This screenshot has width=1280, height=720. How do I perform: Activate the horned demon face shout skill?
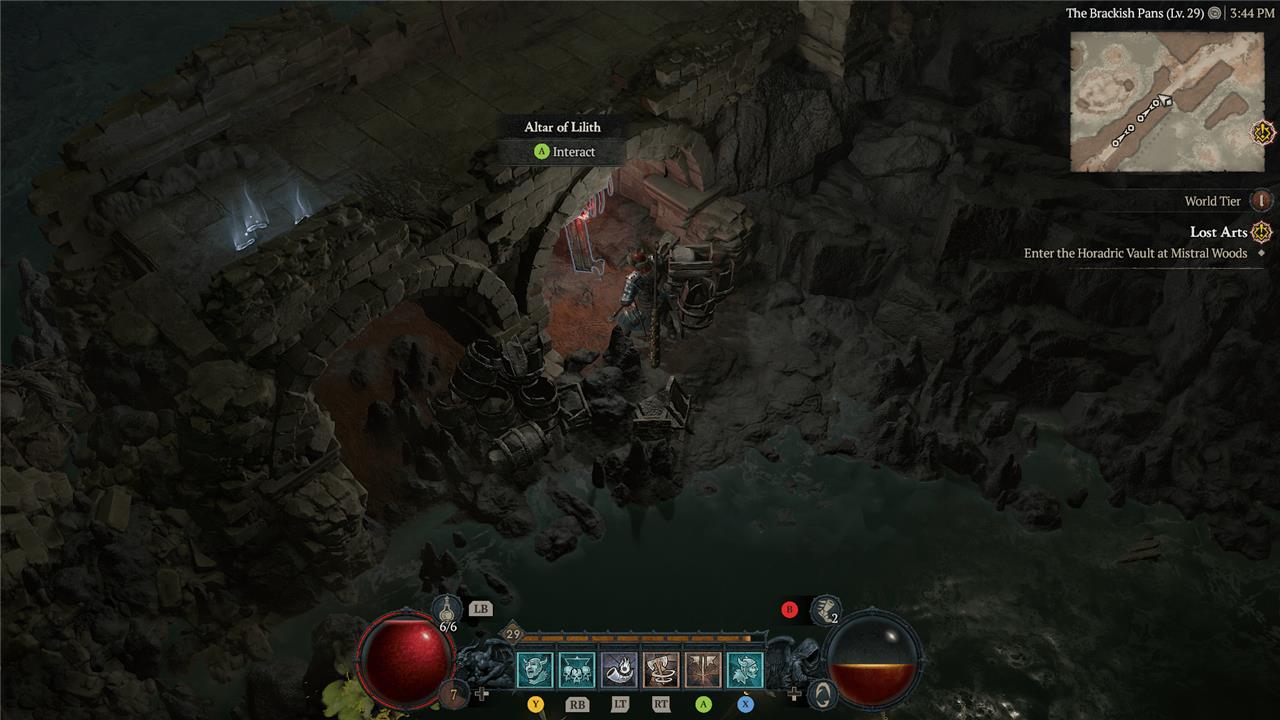535,670
